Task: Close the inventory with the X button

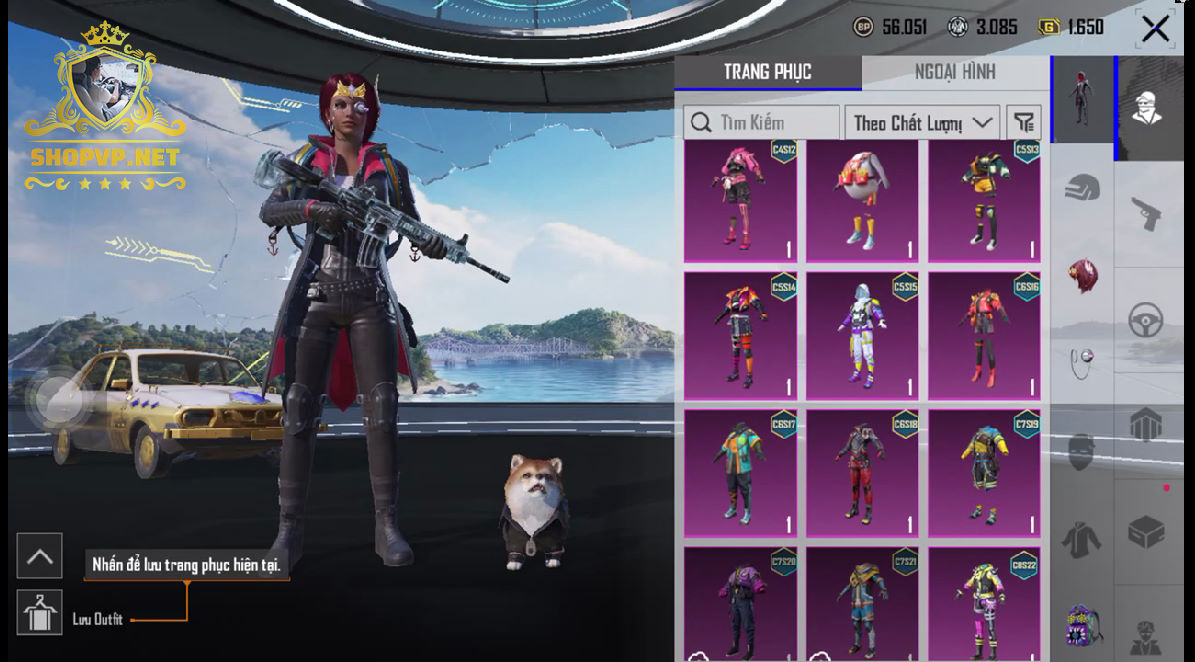Action: [x=1155, y=28]
